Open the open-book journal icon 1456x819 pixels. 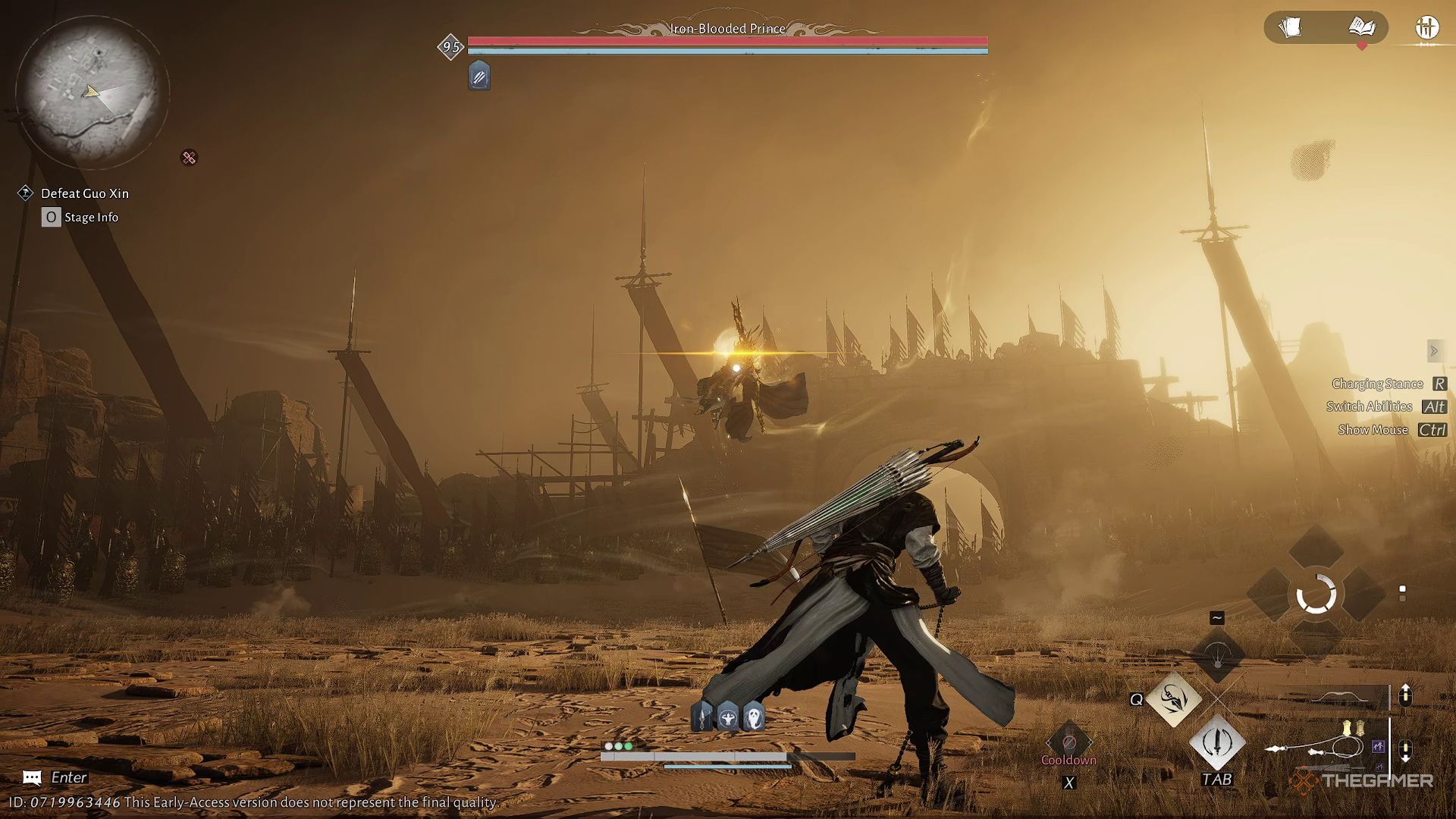tap(1362, 28)
